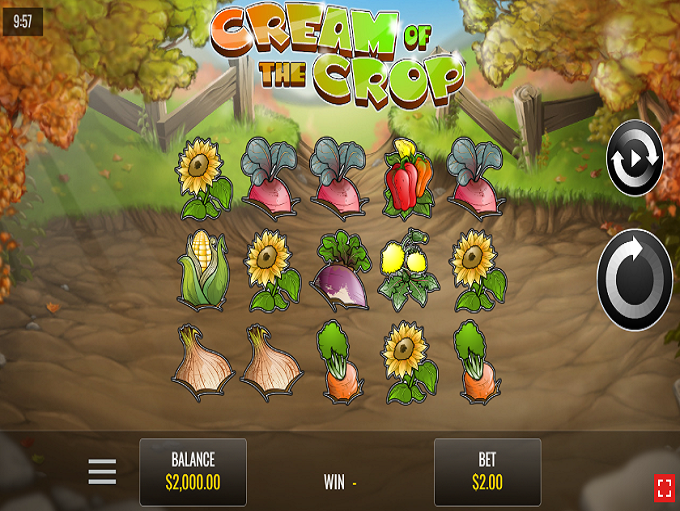Viewport: 680px width, 511px height.
Task: Toggle fullscreen with the red corner icon
Action: [x=664, y=487]
